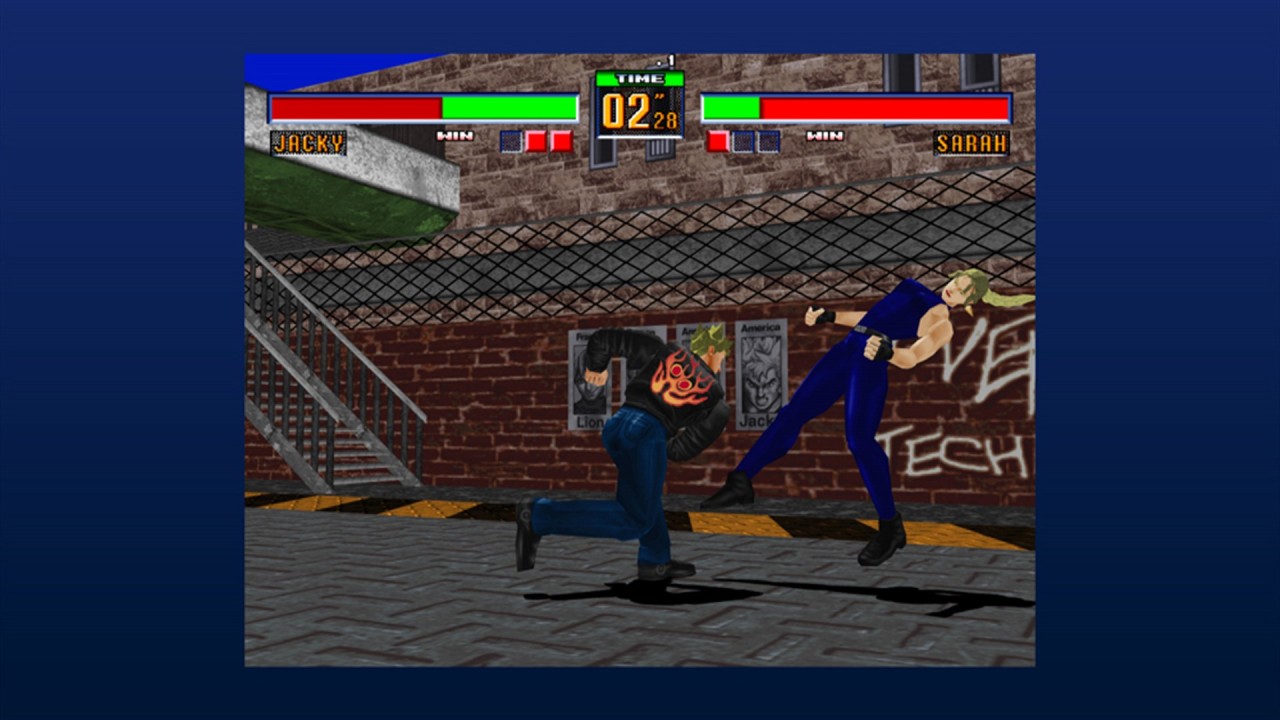Click the SARAH name label

pos(972,144)
